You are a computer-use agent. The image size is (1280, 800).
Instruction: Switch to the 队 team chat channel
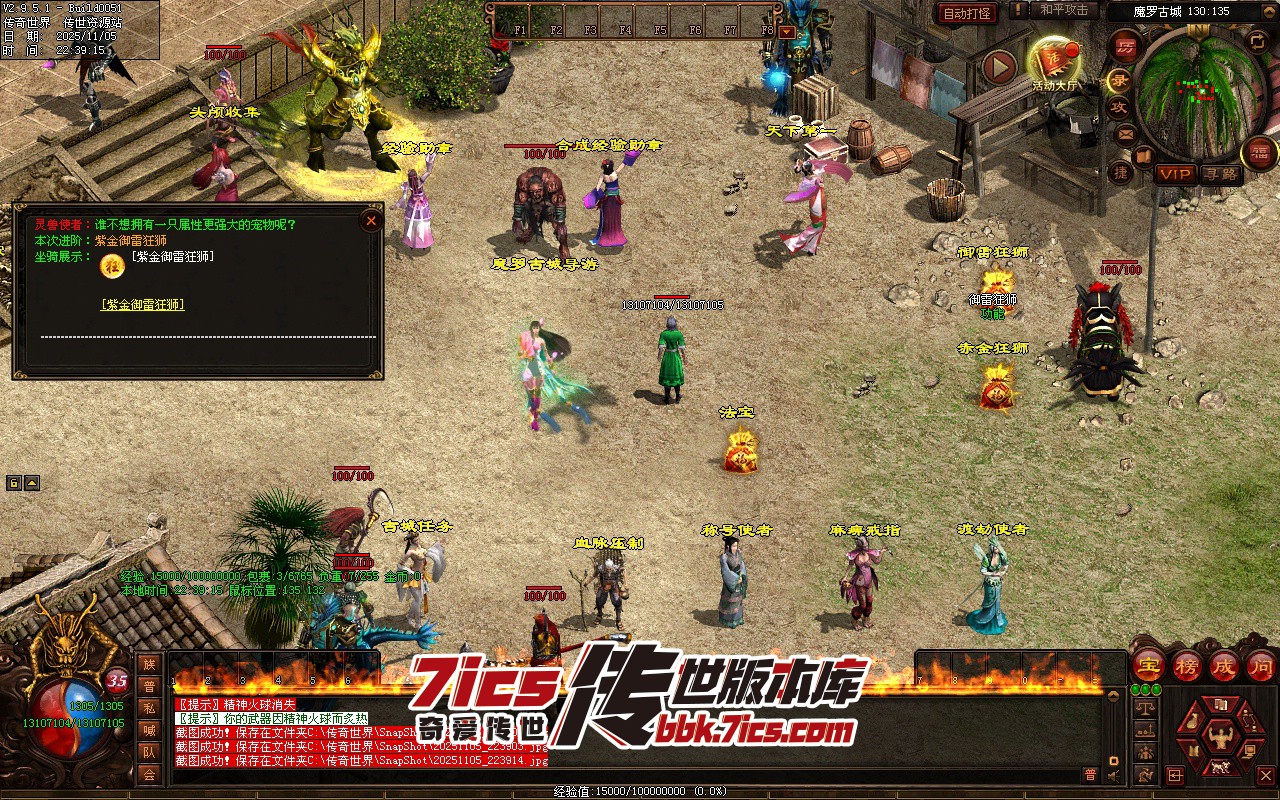tap(149, 753)
